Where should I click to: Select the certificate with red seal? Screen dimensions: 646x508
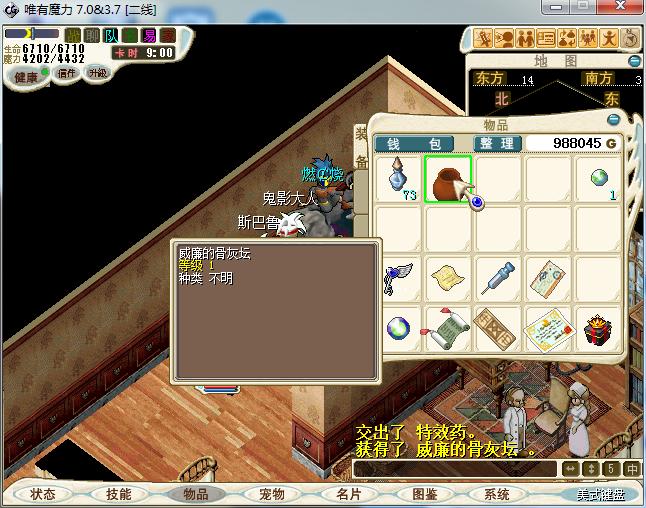(546, 327)
